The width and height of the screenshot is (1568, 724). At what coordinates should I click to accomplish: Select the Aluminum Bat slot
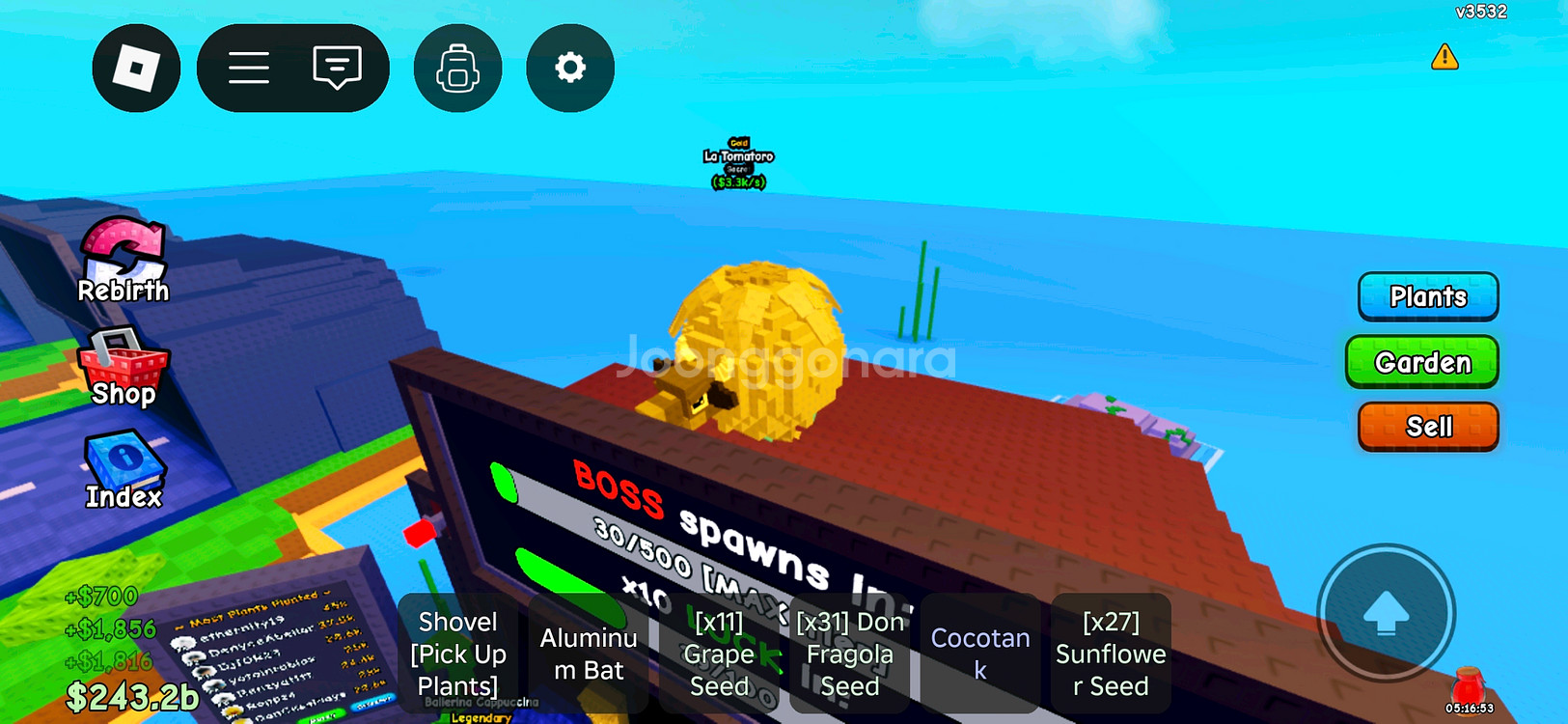pyautogui.click(x=589, y=654)
